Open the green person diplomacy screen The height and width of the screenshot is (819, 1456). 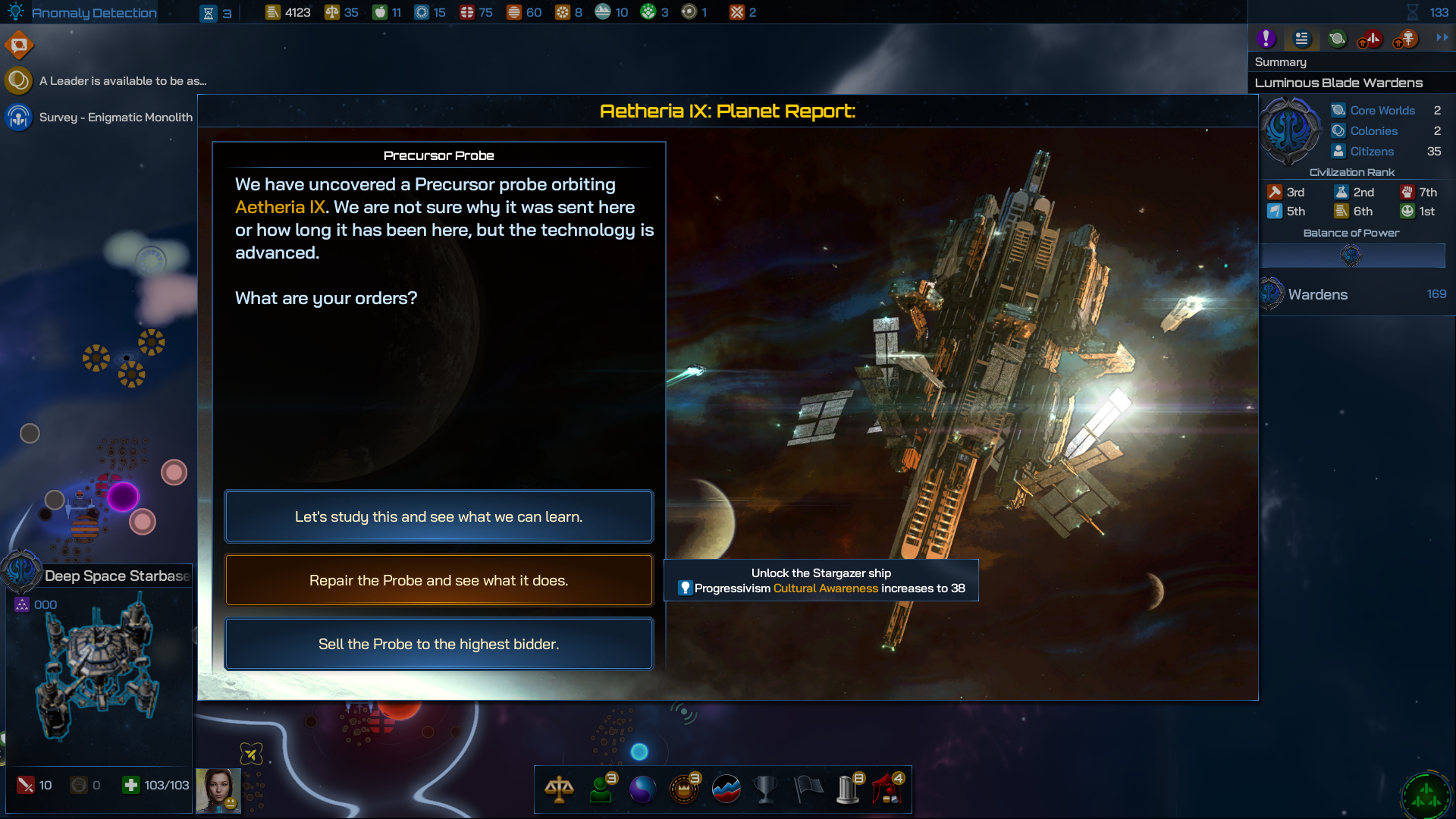[x=601, y=789]
